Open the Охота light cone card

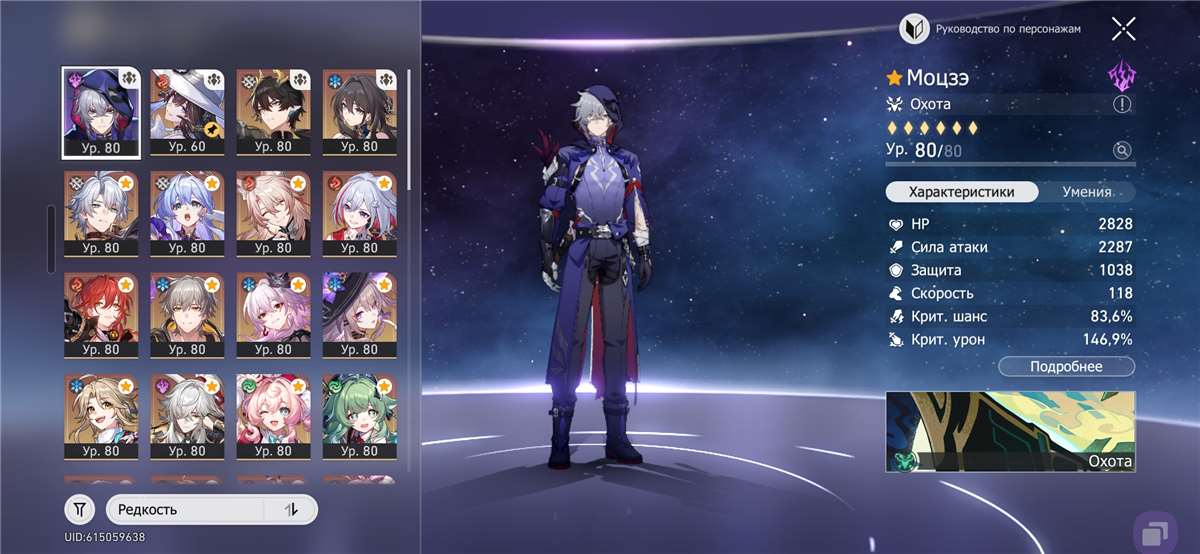[x=1010, y=431]
